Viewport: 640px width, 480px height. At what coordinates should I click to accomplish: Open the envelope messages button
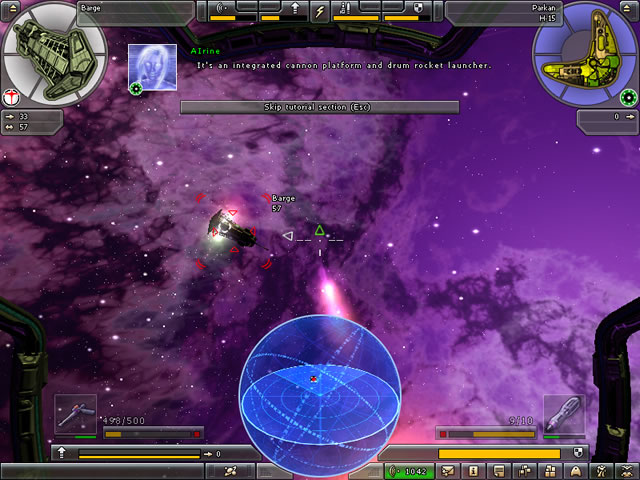coord(449,470)
